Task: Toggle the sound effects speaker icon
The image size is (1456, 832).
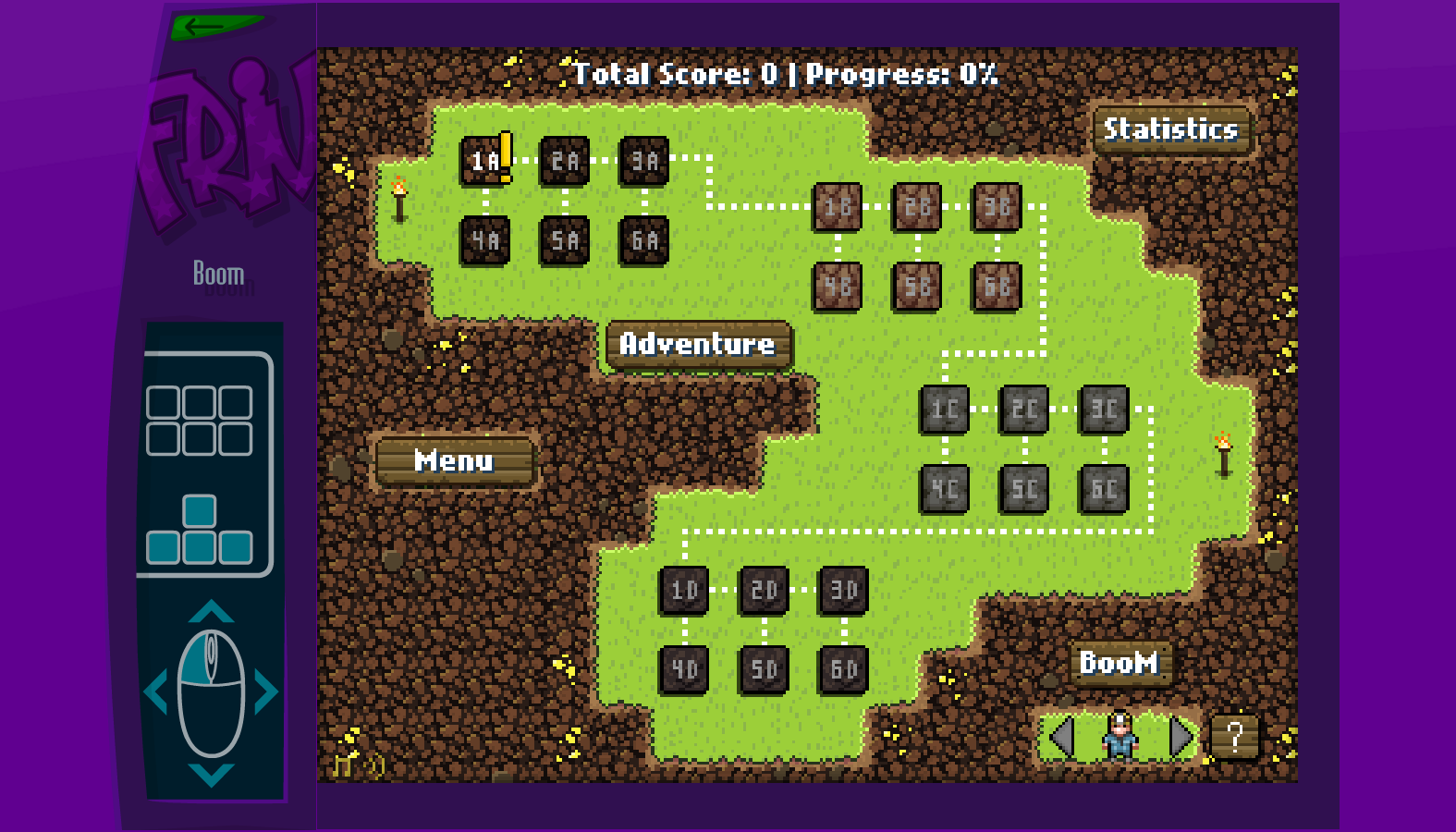Action: [373, 765]
